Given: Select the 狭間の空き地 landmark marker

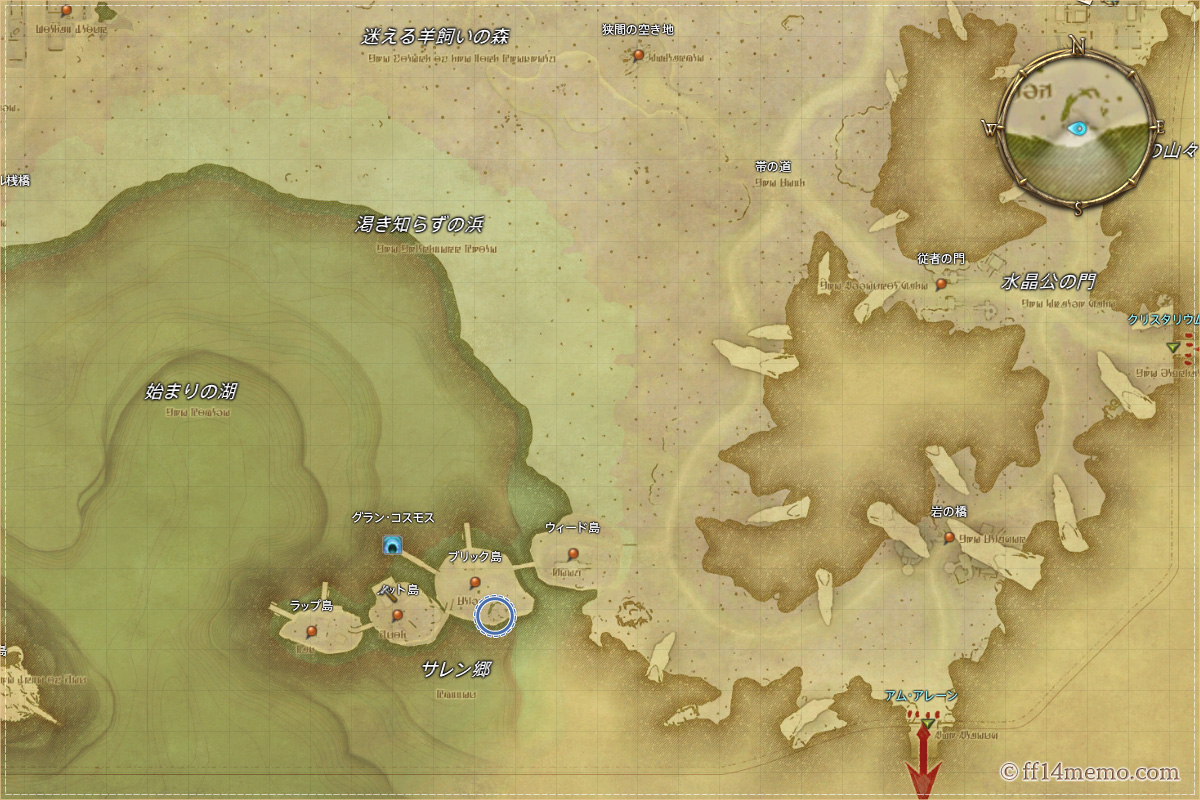Looking at the screenshot, I should pos(638,55).
